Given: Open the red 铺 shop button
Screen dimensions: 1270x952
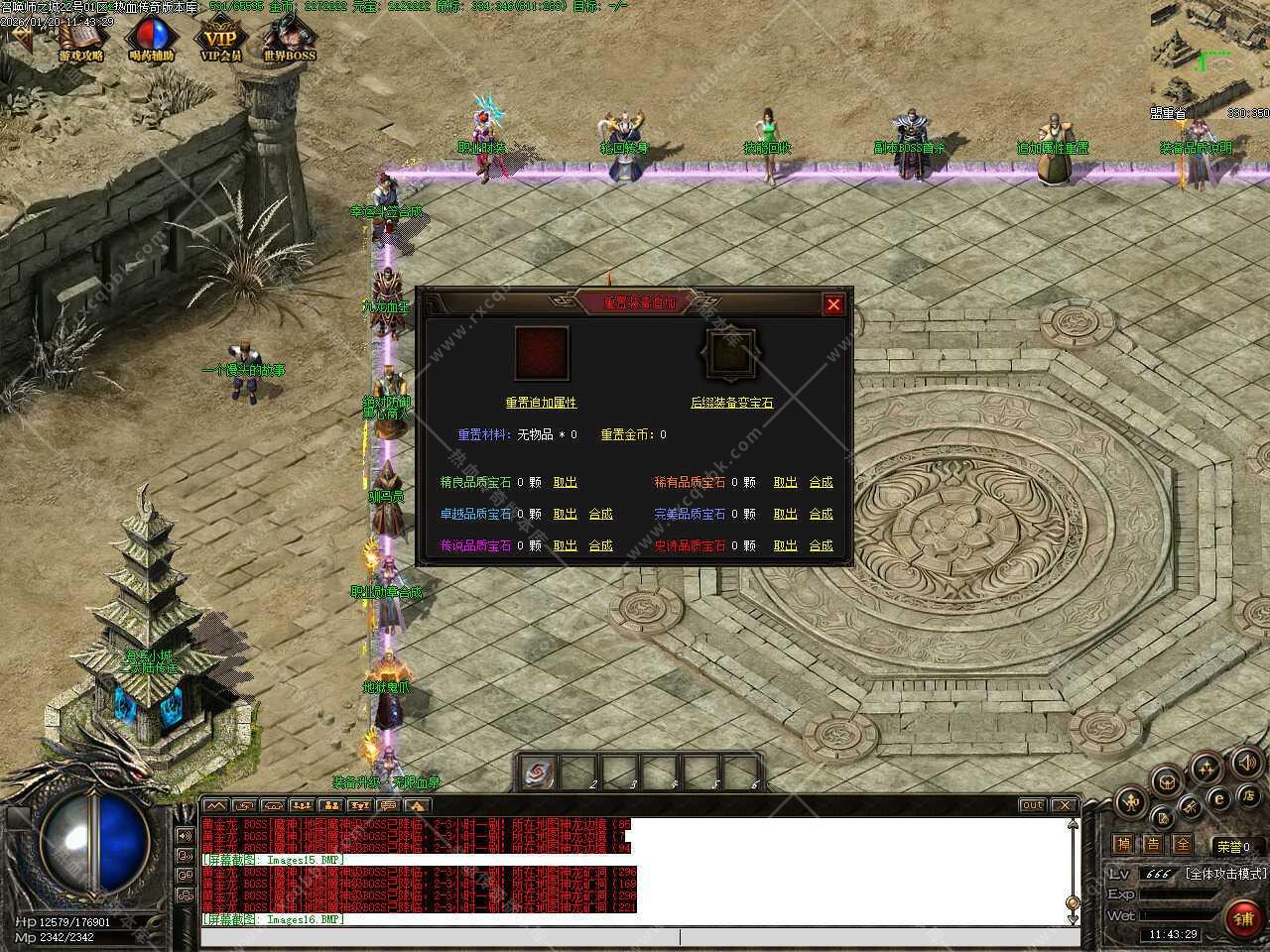Looking at the screenshot, I should tap(1243, 918).
